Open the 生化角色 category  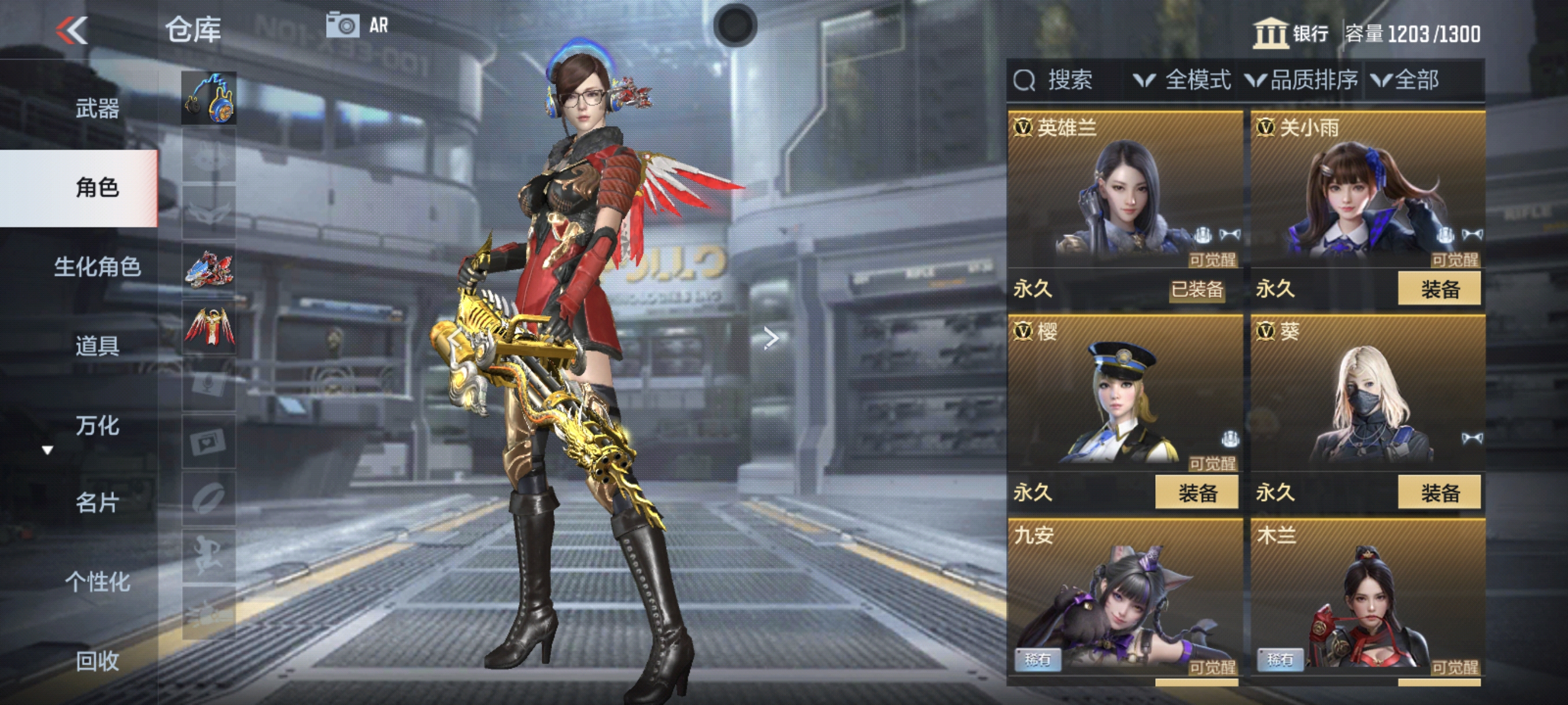(x=97, y=266)
